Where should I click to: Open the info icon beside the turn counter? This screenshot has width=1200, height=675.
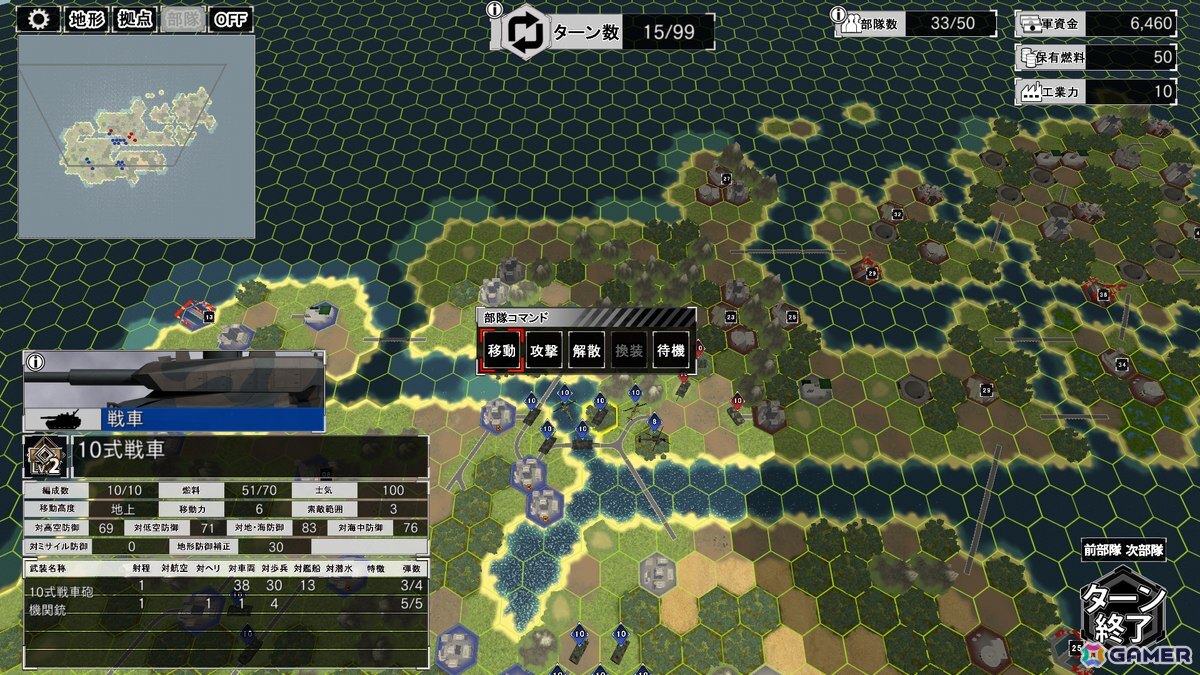pos(493,10)
